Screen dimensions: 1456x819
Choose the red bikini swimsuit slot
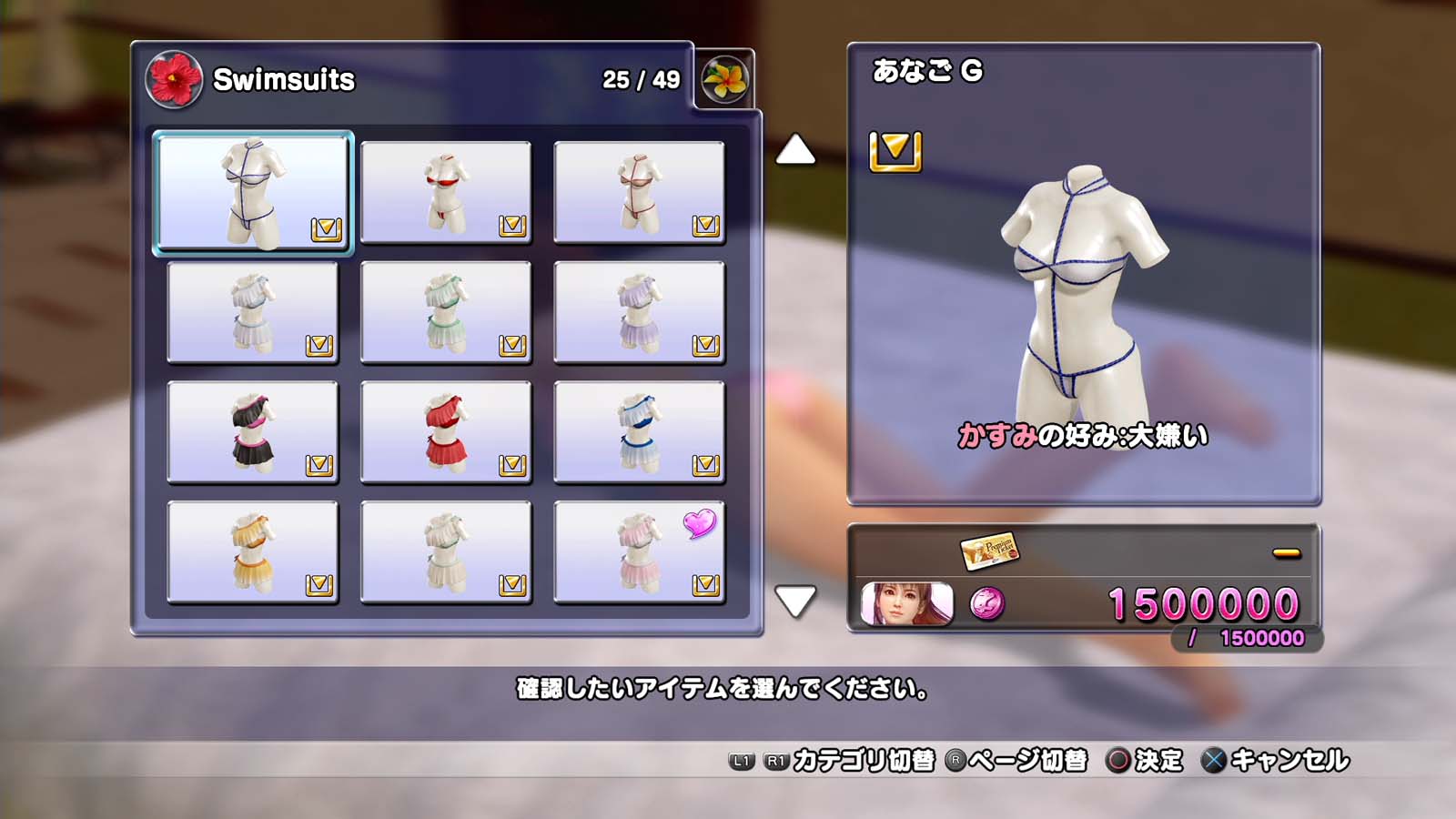tap(446, 192)
